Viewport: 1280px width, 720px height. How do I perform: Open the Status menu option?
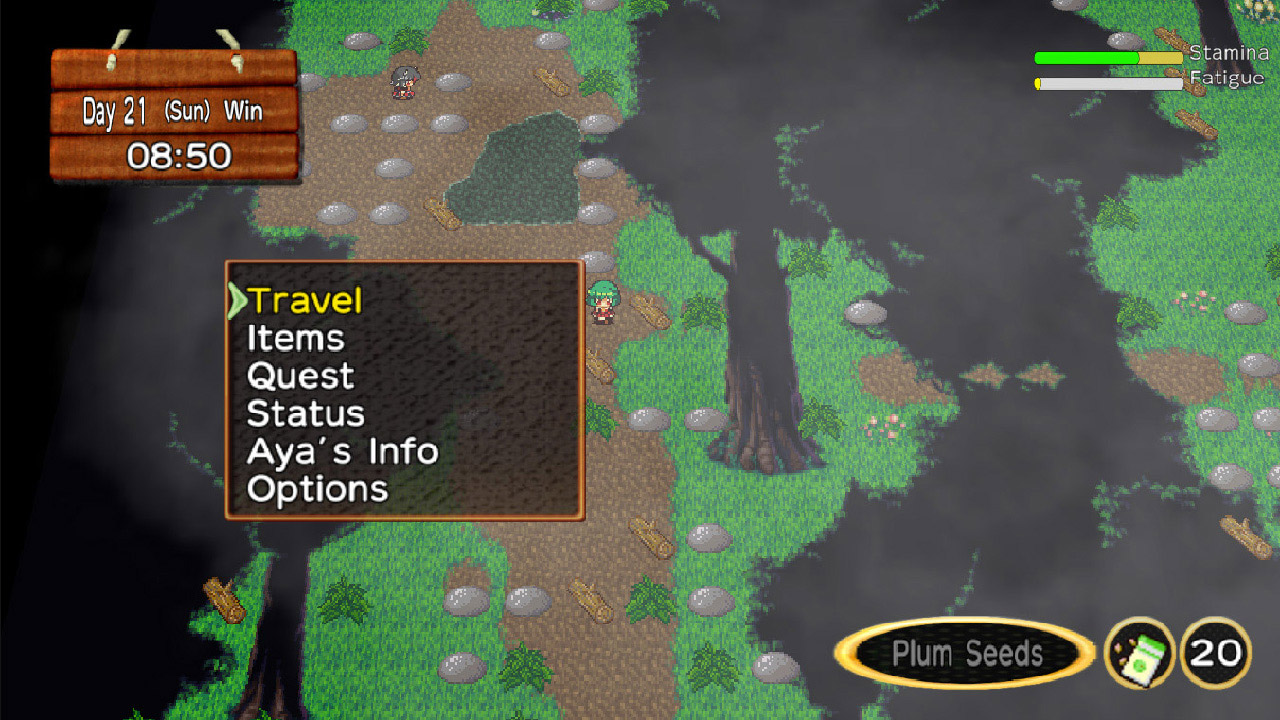click(305, 414)
